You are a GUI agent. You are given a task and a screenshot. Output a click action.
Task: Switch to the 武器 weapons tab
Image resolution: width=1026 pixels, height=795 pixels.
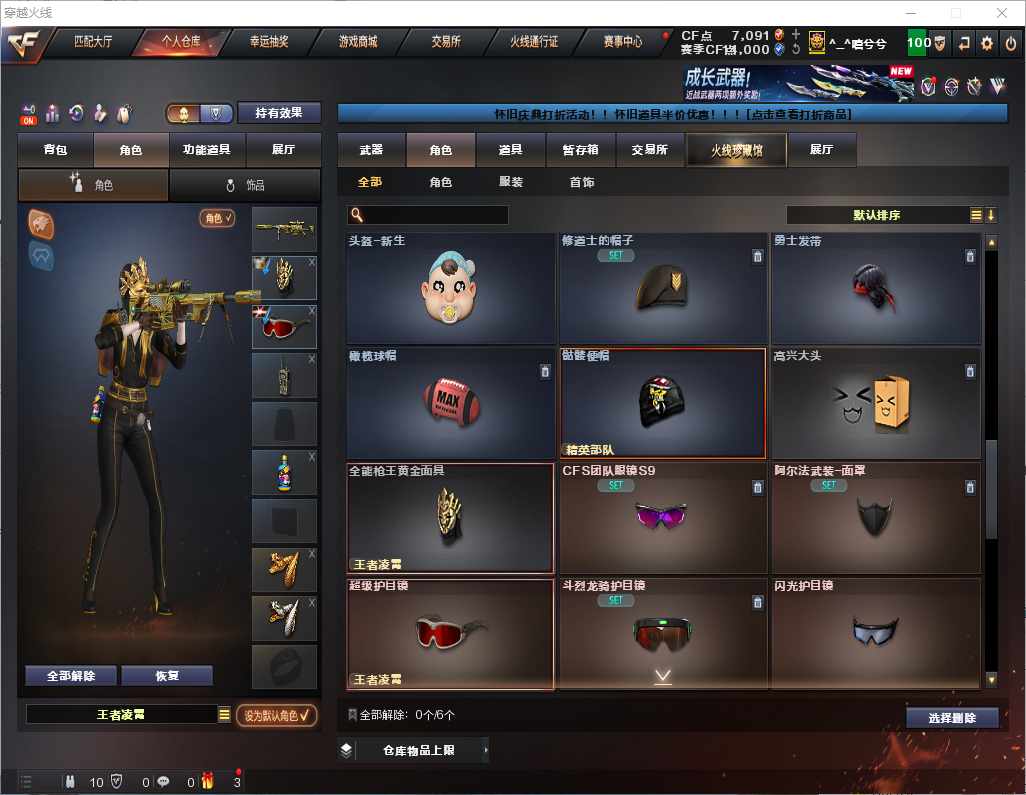371,150
